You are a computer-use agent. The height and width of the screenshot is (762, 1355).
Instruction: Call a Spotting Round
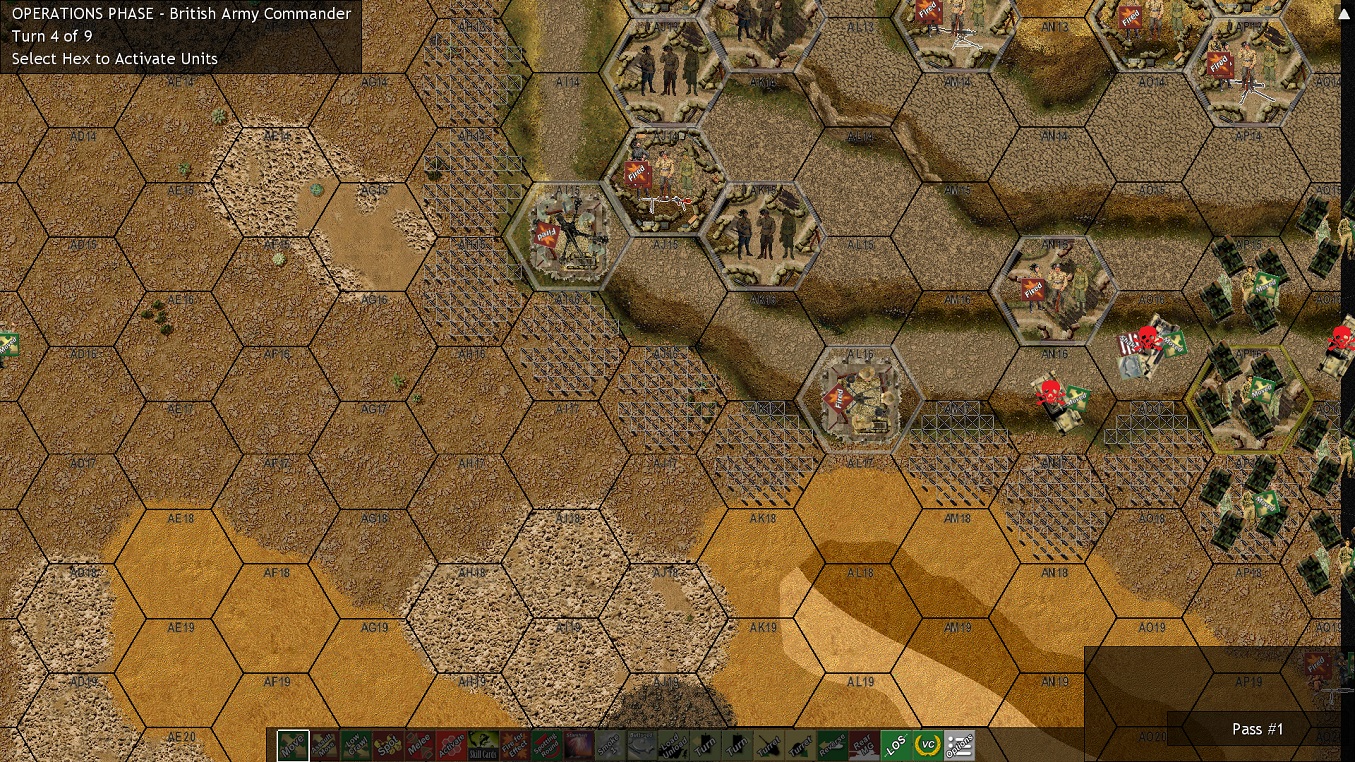(547, 745)
